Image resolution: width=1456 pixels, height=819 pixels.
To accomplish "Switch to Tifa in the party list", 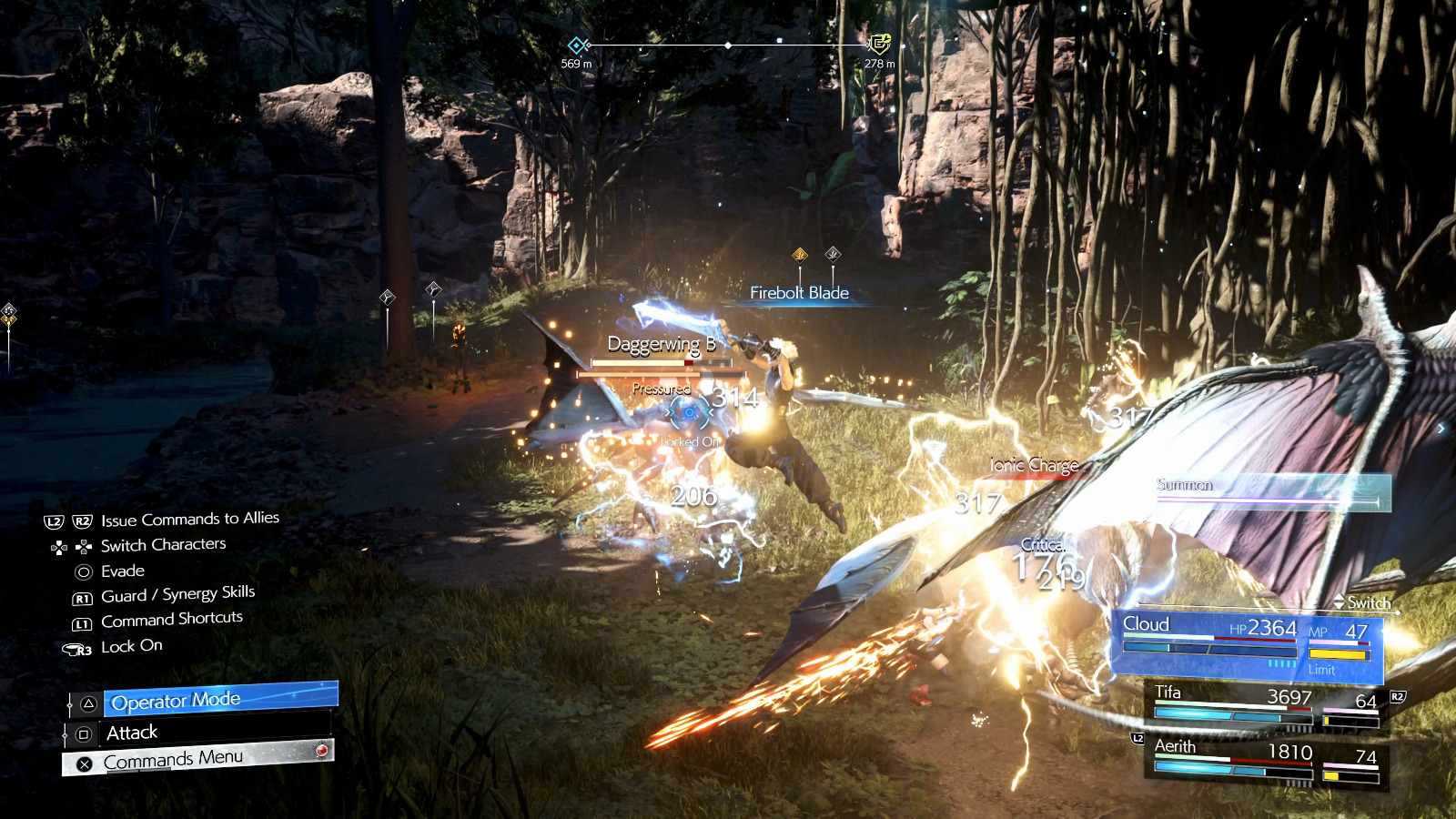I will point(1265,705).
